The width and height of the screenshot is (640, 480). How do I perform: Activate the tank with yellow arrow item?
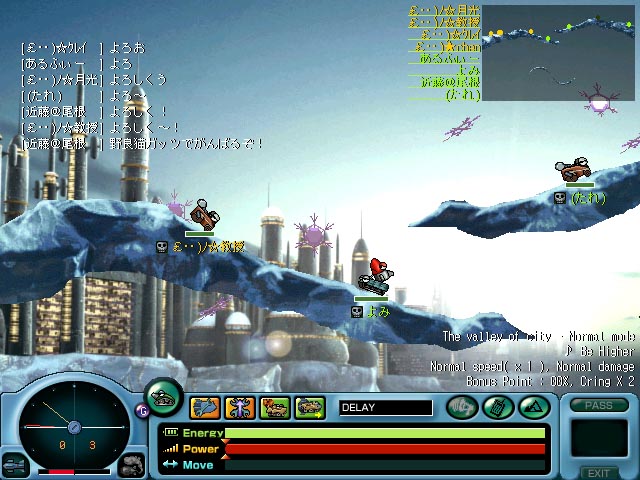click(x=310, y=407)
